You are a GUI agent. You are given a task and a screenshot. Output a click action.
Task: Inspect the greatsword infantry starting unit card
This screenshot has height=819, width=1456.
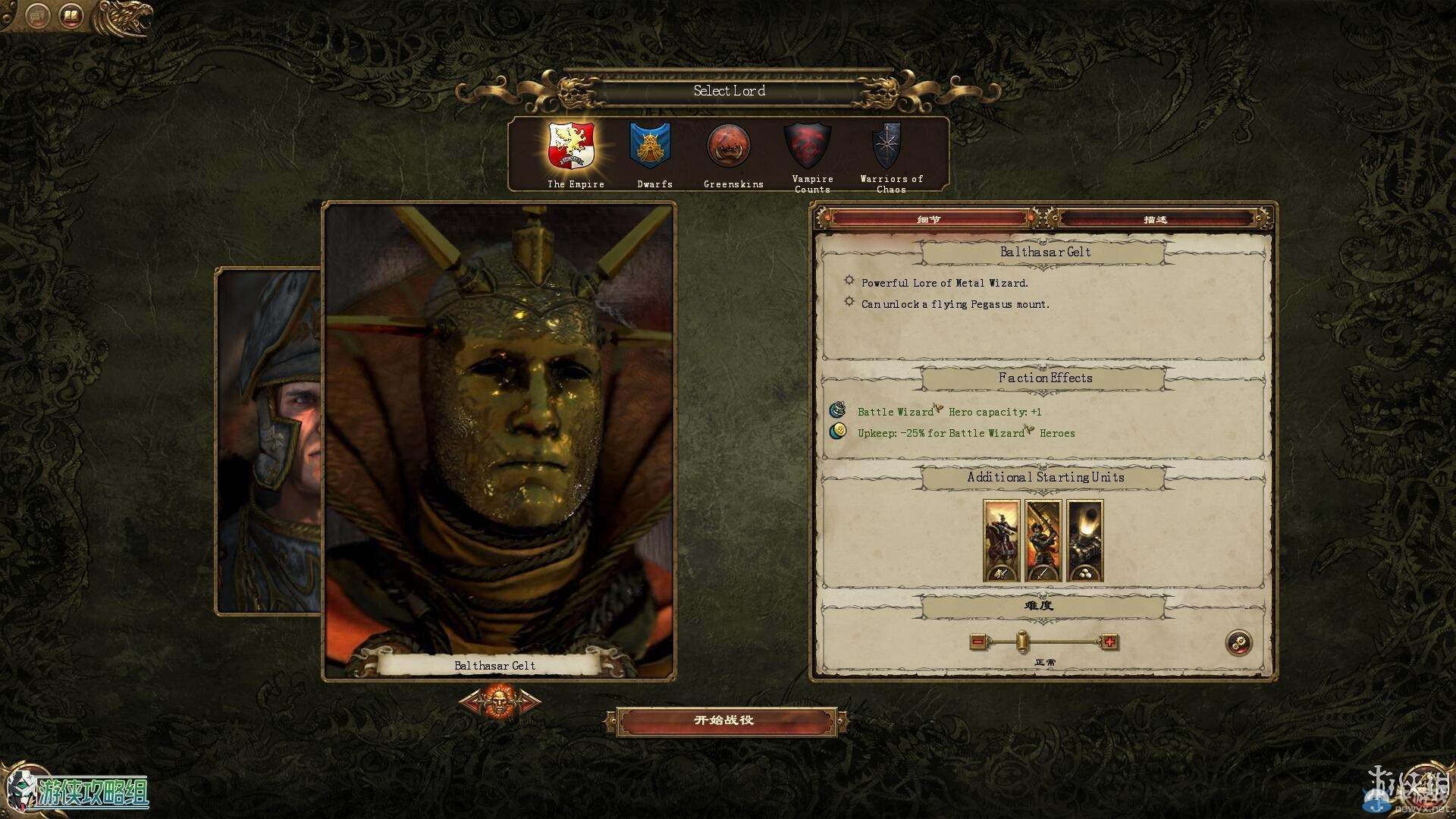coord(1043,541)
